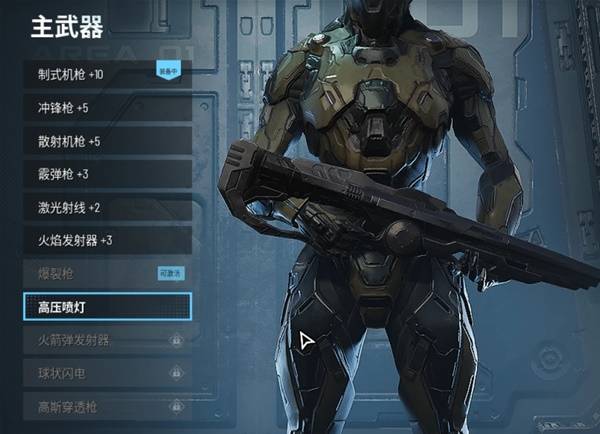Click the locked 火箭弹发射器 entry
Viewport: 600px width, 434px height.
click(105, 340)
